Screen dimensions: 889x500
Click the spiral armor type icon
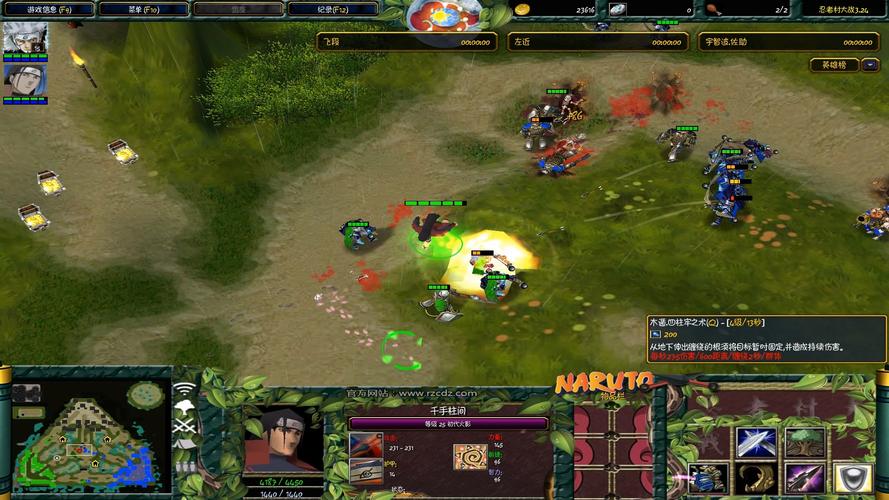click(x=471, y=456)
